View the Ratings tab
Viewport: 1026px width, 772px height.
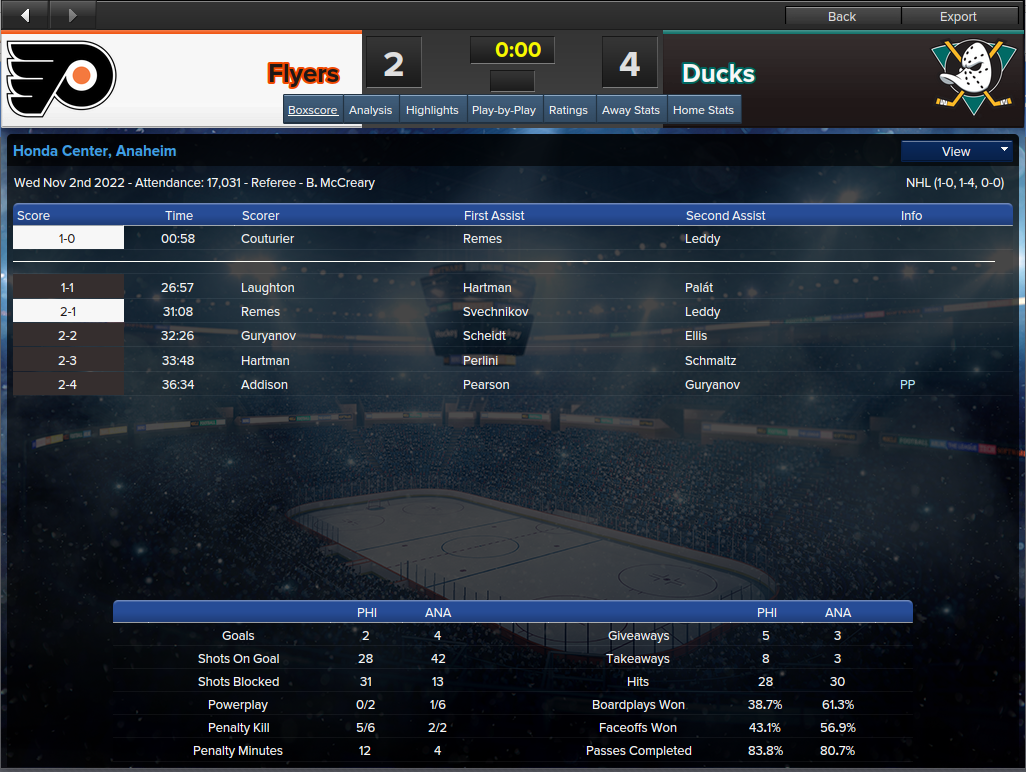[x=568, y=110]
